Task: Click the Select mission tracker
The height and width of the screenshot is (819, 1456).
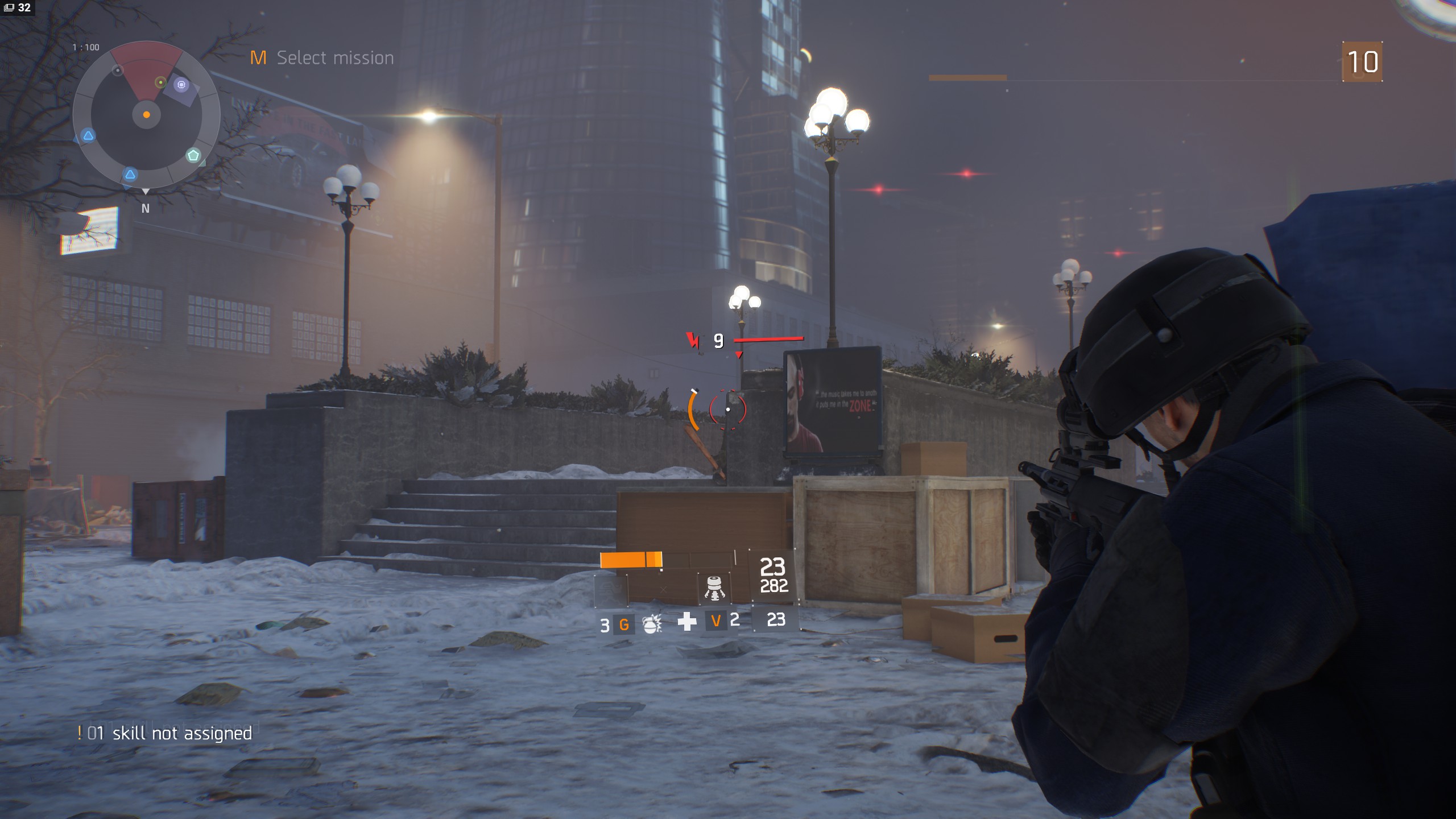Action: point(322,57)
